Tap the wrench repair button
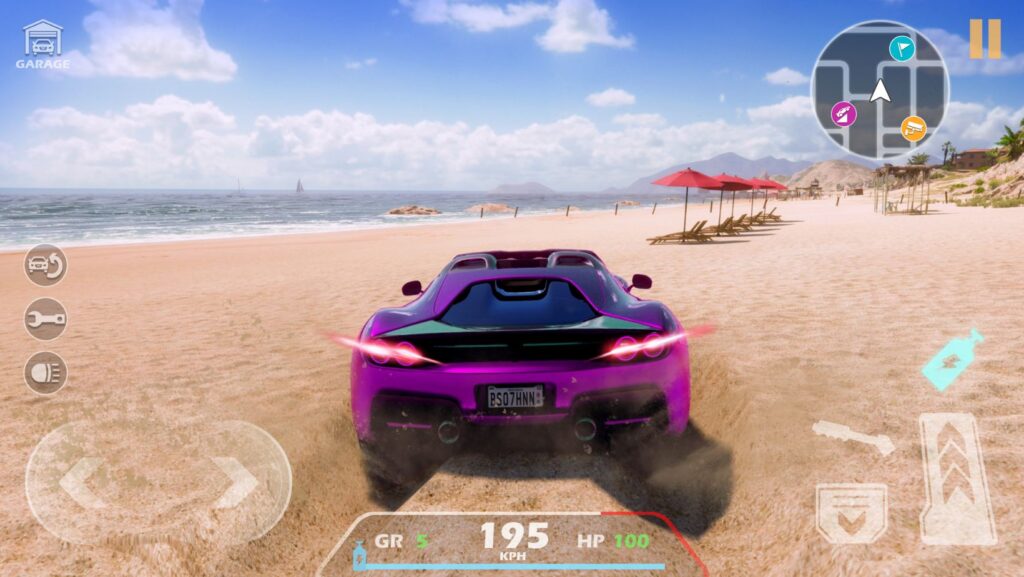This screenshot has width=1024, height=577. pos(45,319)
